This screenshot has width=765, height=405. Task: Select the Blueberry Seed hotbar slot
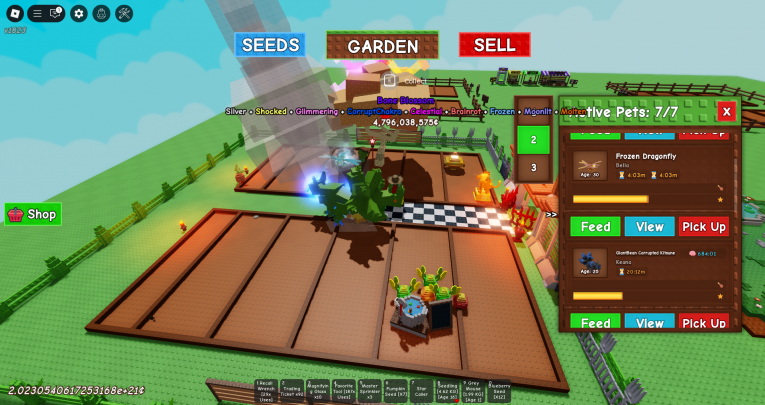click(x=499, y=390)
